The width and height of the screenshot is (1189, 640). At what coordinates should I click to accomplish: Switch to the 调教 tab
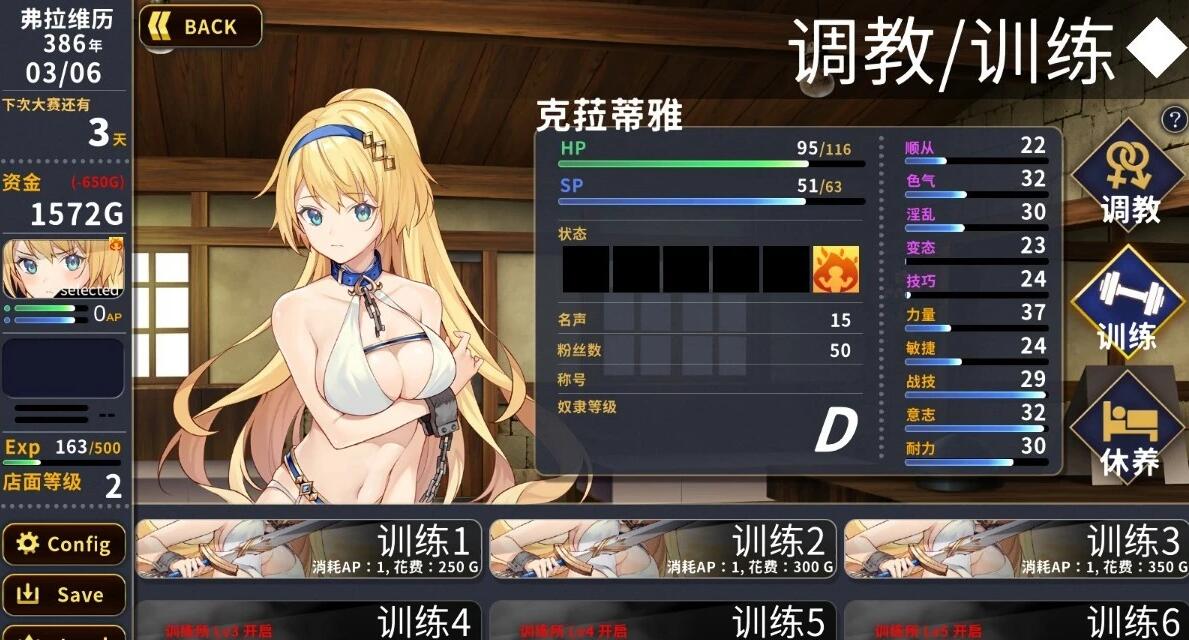[1129, 178]
